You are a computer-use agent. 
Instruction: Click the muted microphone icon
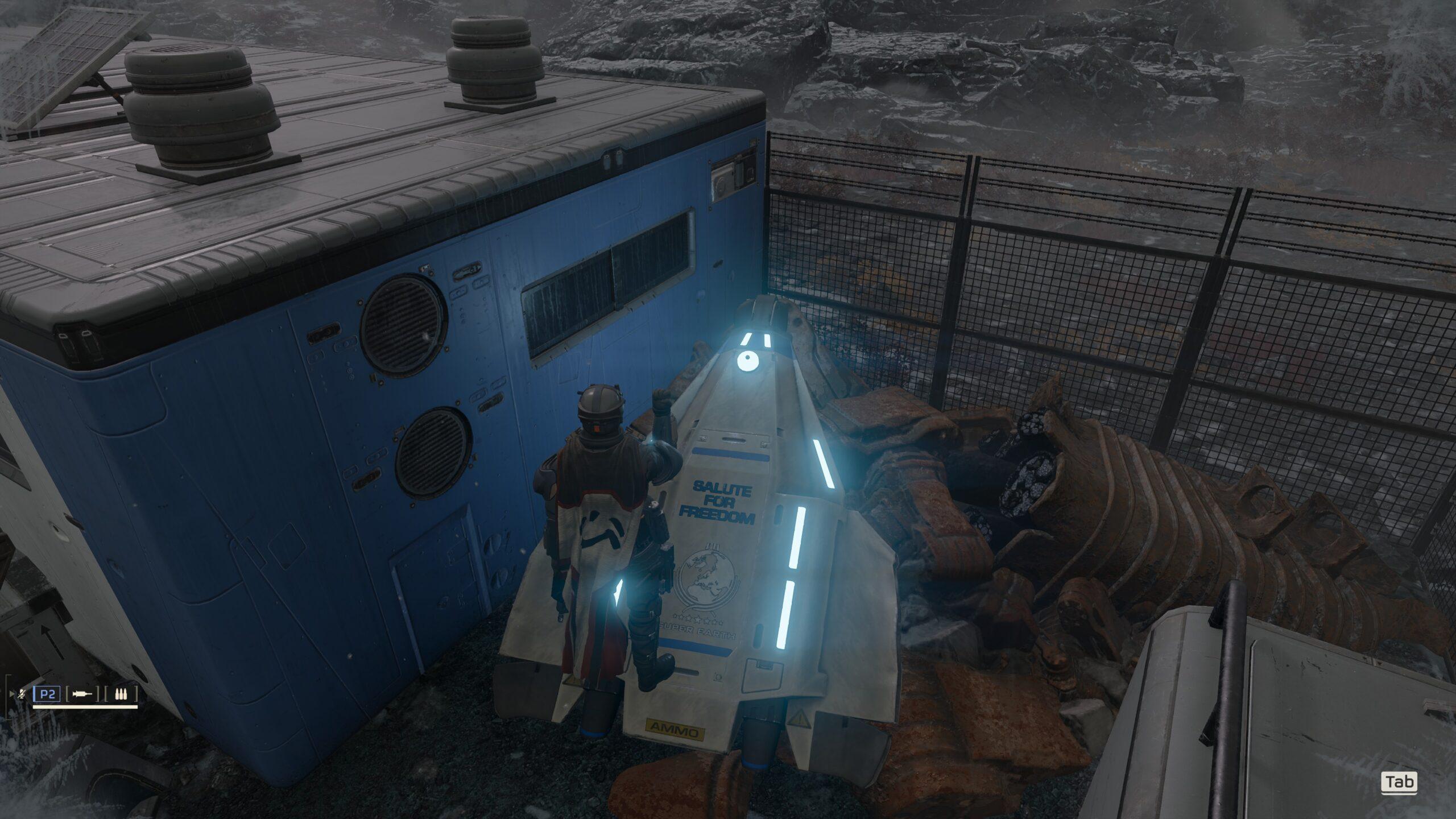22,694
